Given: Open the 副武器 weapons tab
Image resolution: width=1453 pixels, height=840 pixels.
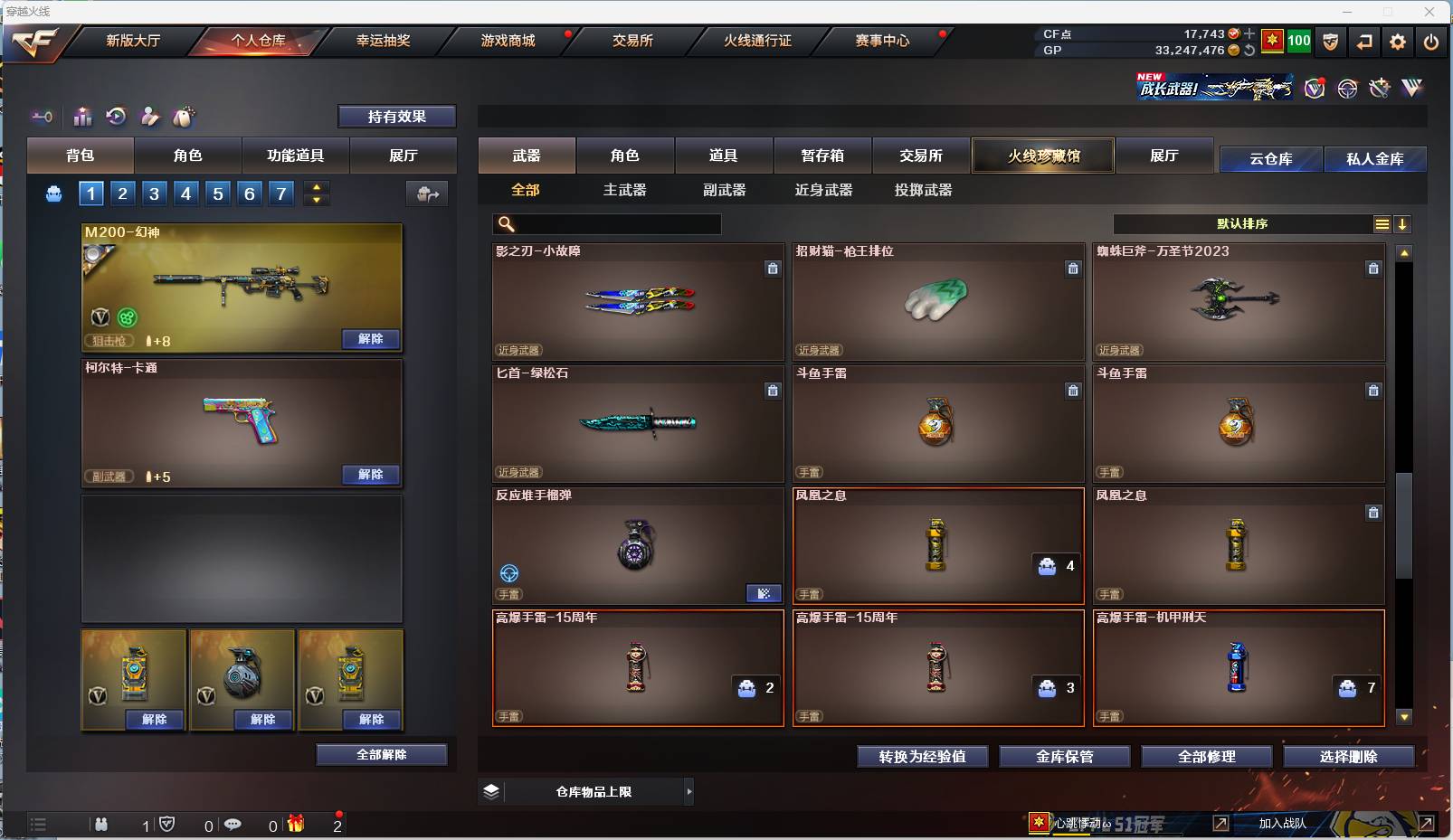Looking at the screenshot, I should 724,190.
